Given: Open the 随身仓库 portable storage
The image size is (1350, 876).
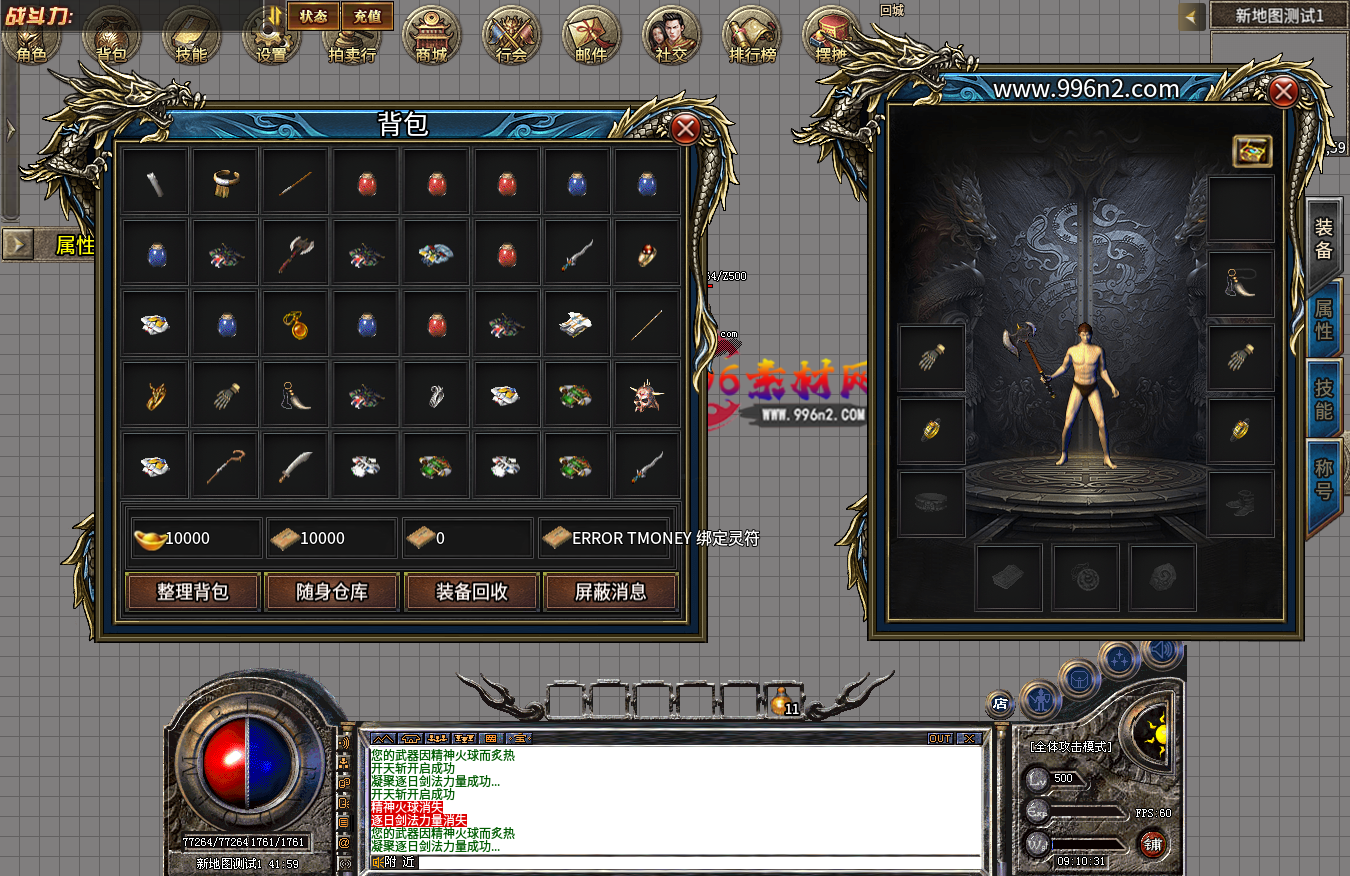Looking at the screenshot, I should click(x=332, y=592).
